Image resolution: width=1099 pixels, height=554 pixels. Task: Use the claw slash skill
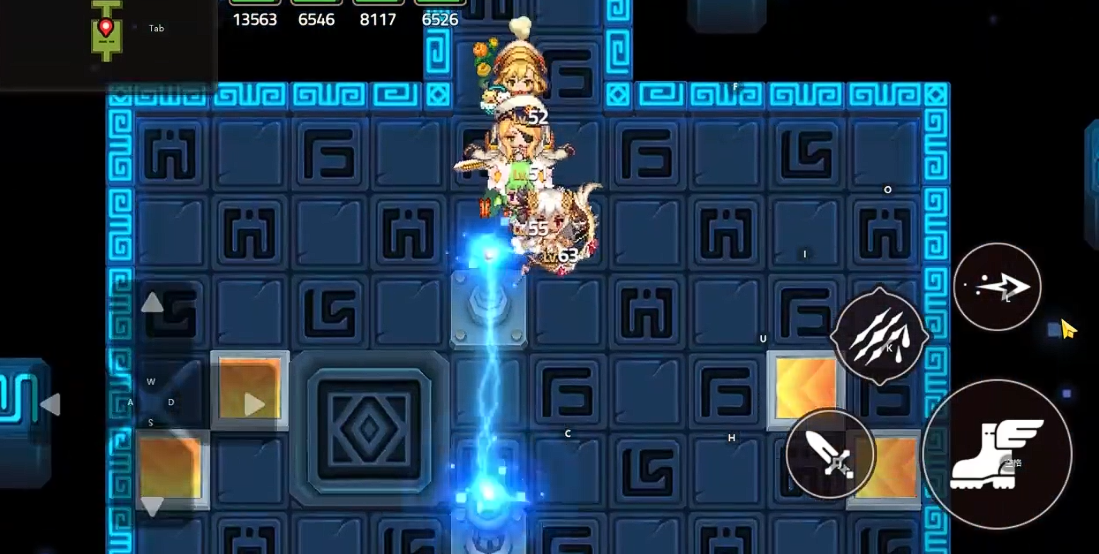(879, 337)
